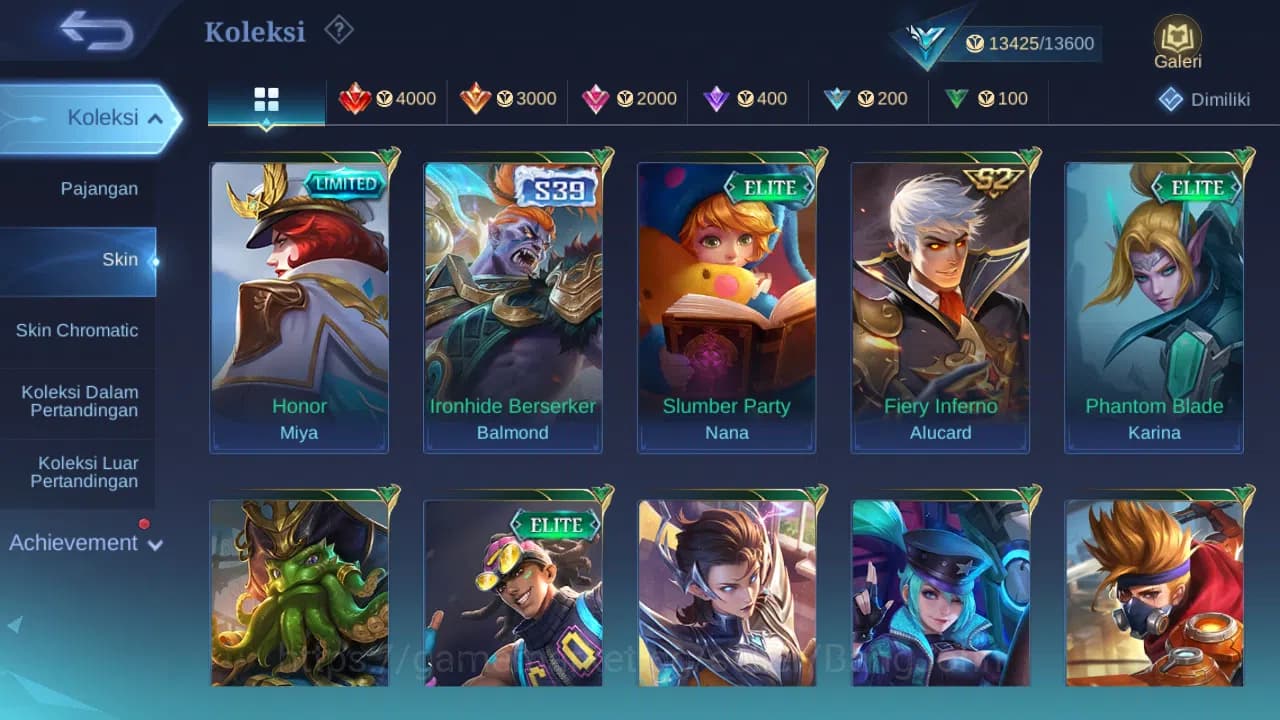Switch to the Skin tab
Screen dimensions: 1280x720
(x=120, y=259)
